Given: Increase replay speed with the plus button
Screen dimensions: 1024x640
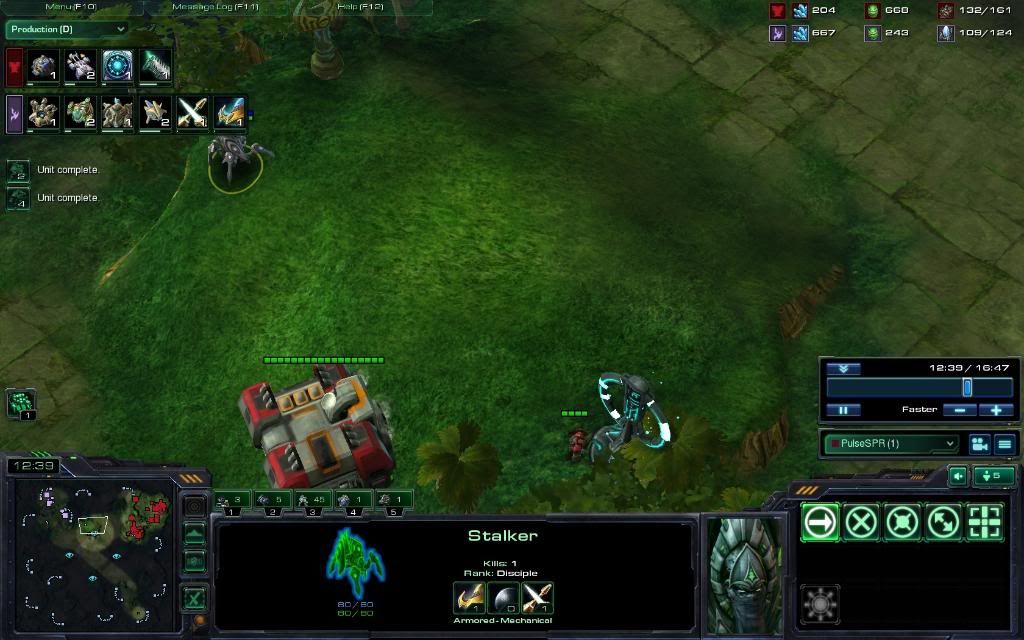Looking at the screenshot, I should tap(996, 410).
